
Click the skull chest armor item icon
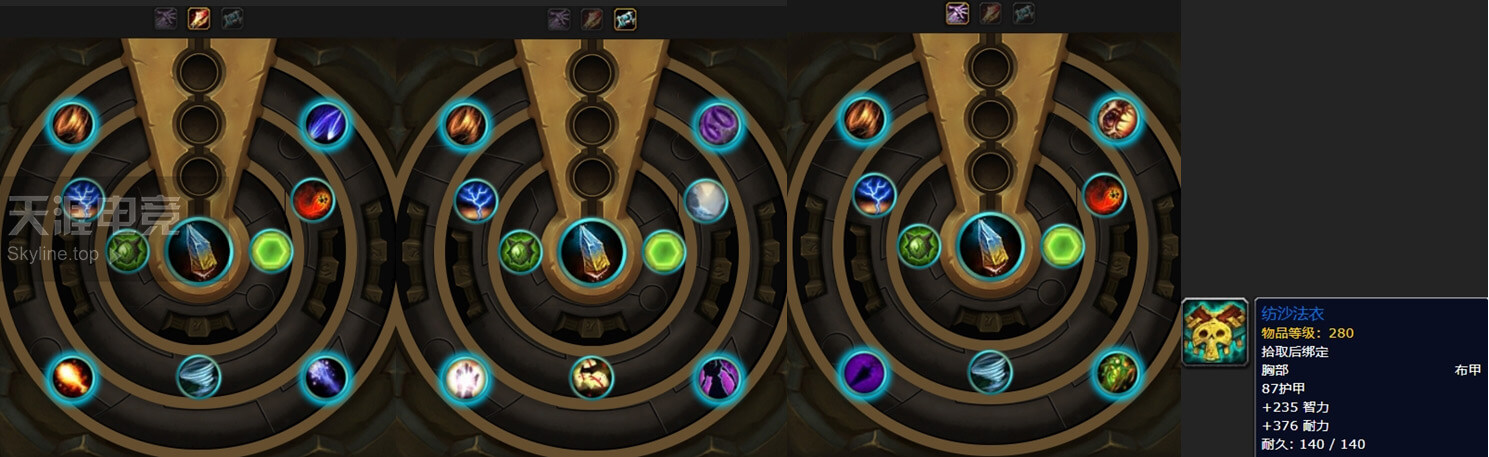click(x=1215, y=332)
